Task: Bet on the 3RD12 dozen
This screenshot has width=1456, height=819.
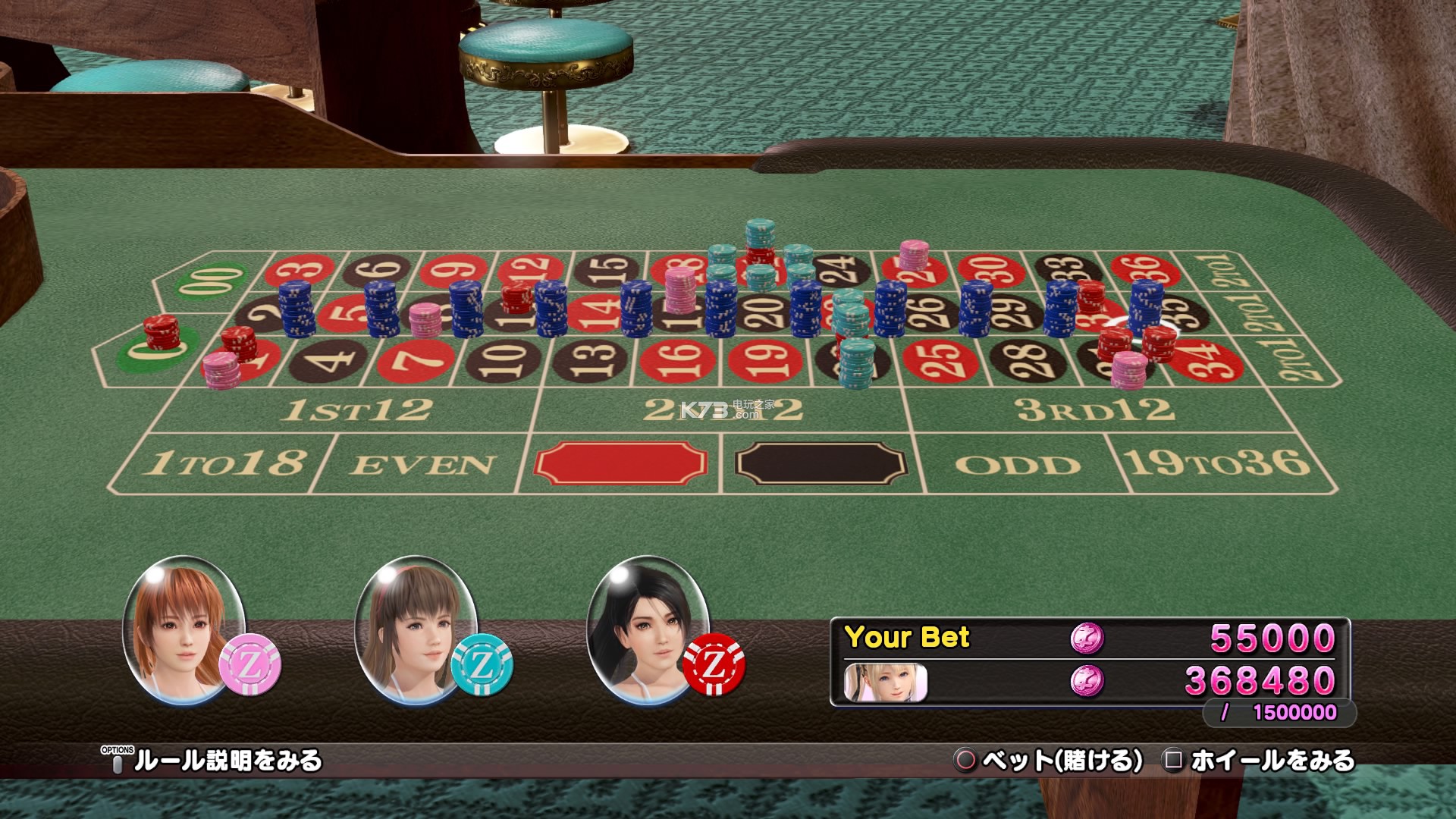Action: point(1094,410)
